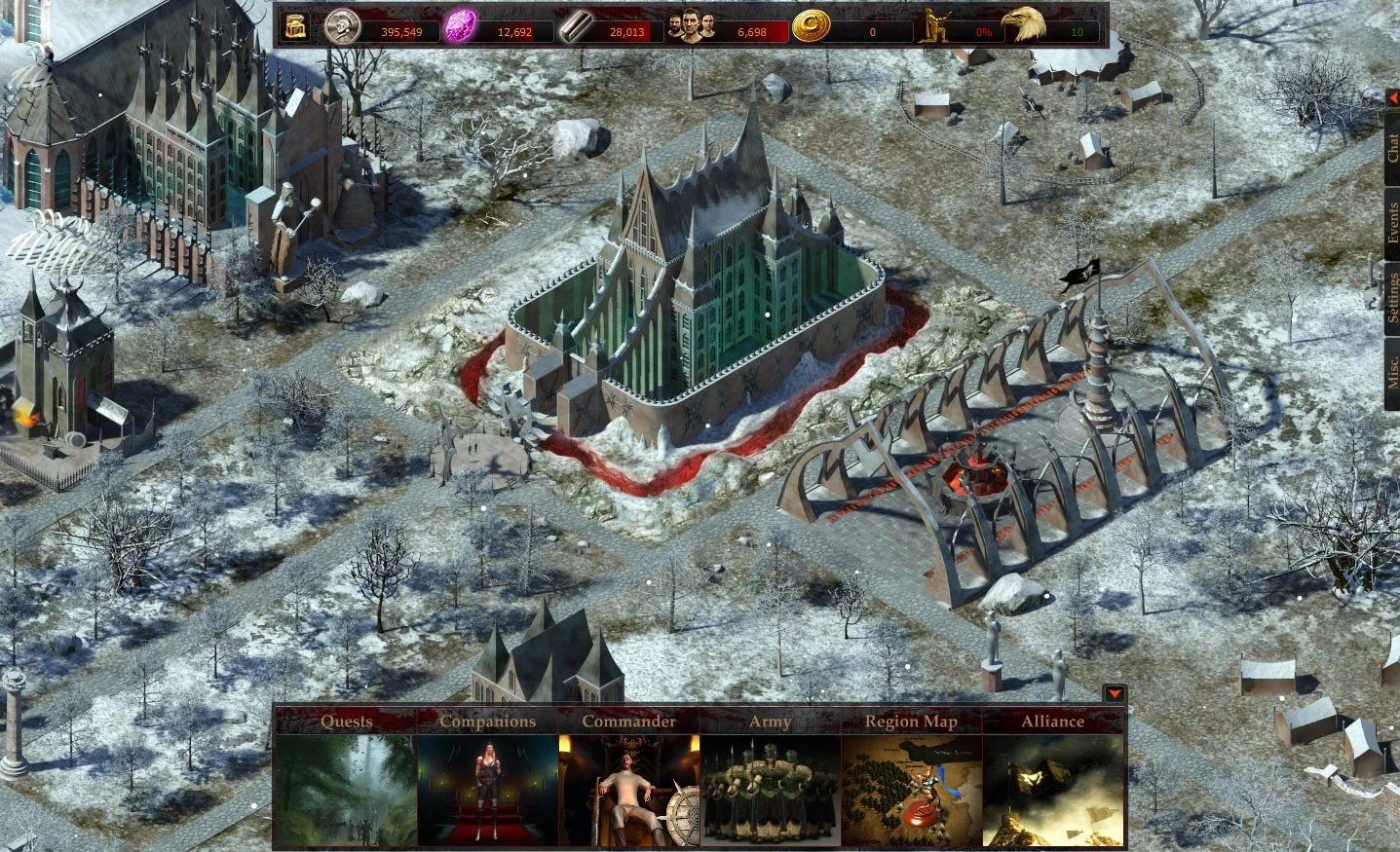Select the iron ingot resource icon
The height and width of the screenshot is (852, 1400).
[x=577, y=28]
